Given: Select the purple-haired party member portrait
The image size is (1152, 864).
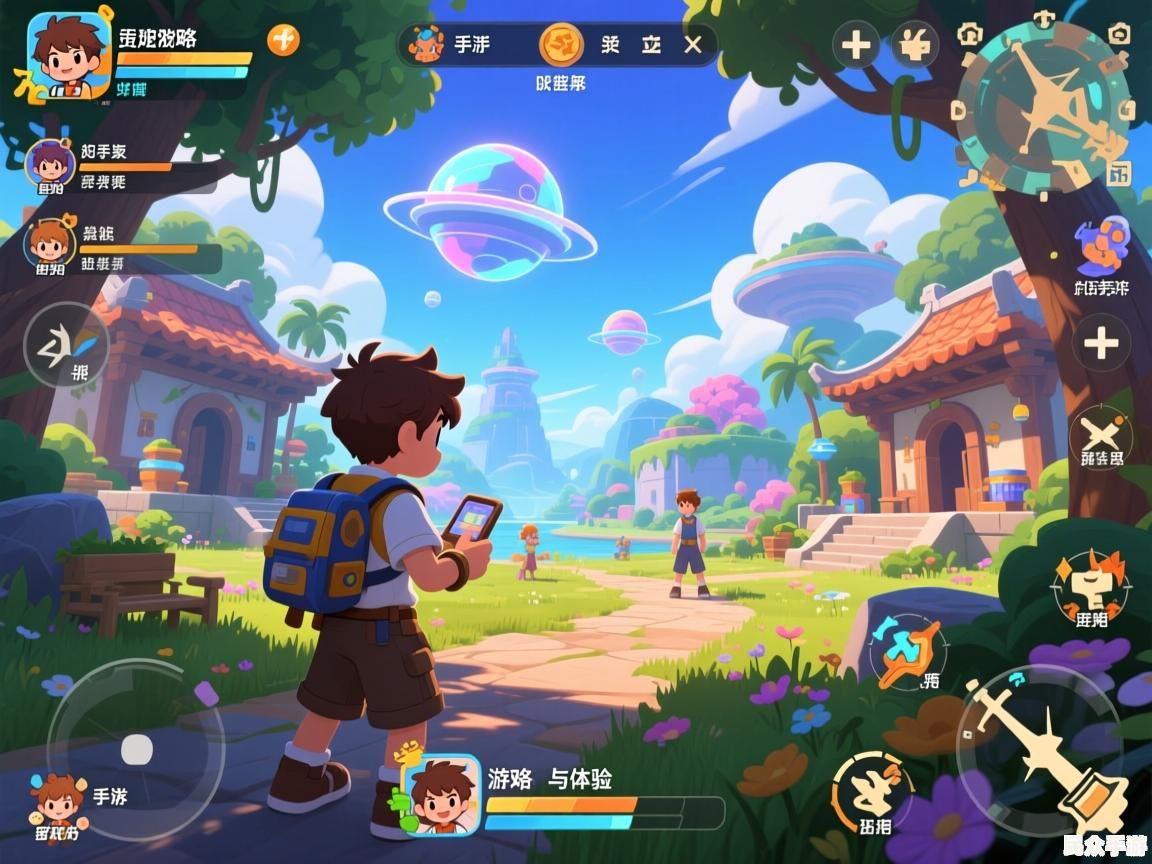Looking at the screenshot, I should (x=49, y=162).
